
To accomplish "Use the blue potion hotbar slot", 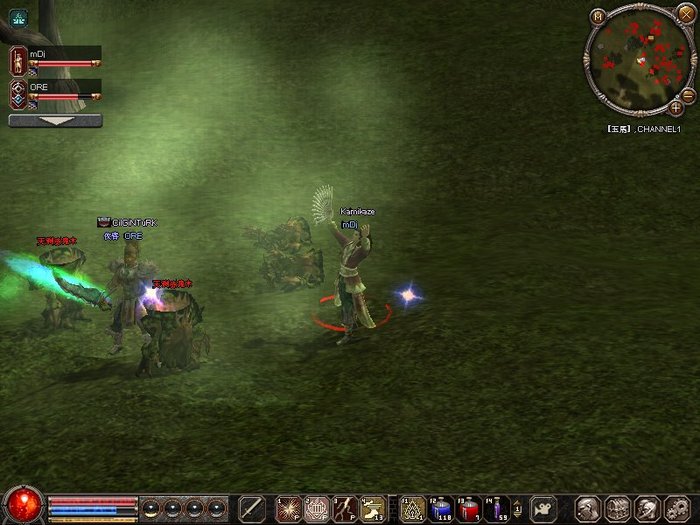I will pos(441,508).
